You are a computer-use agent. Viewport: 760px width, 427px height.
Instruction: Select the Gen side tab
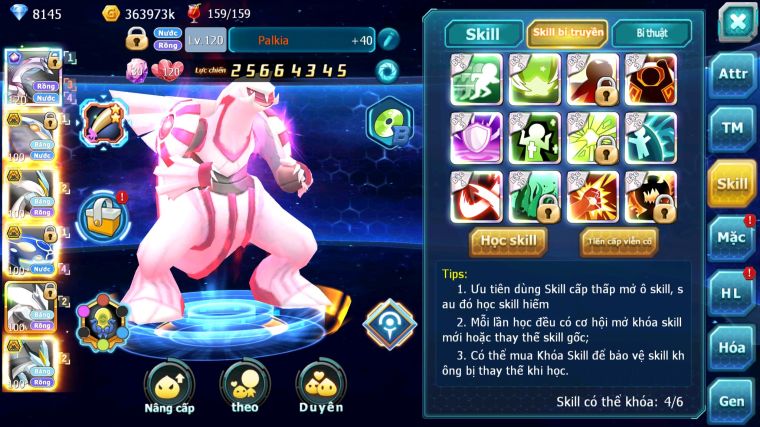click(732, 401)
